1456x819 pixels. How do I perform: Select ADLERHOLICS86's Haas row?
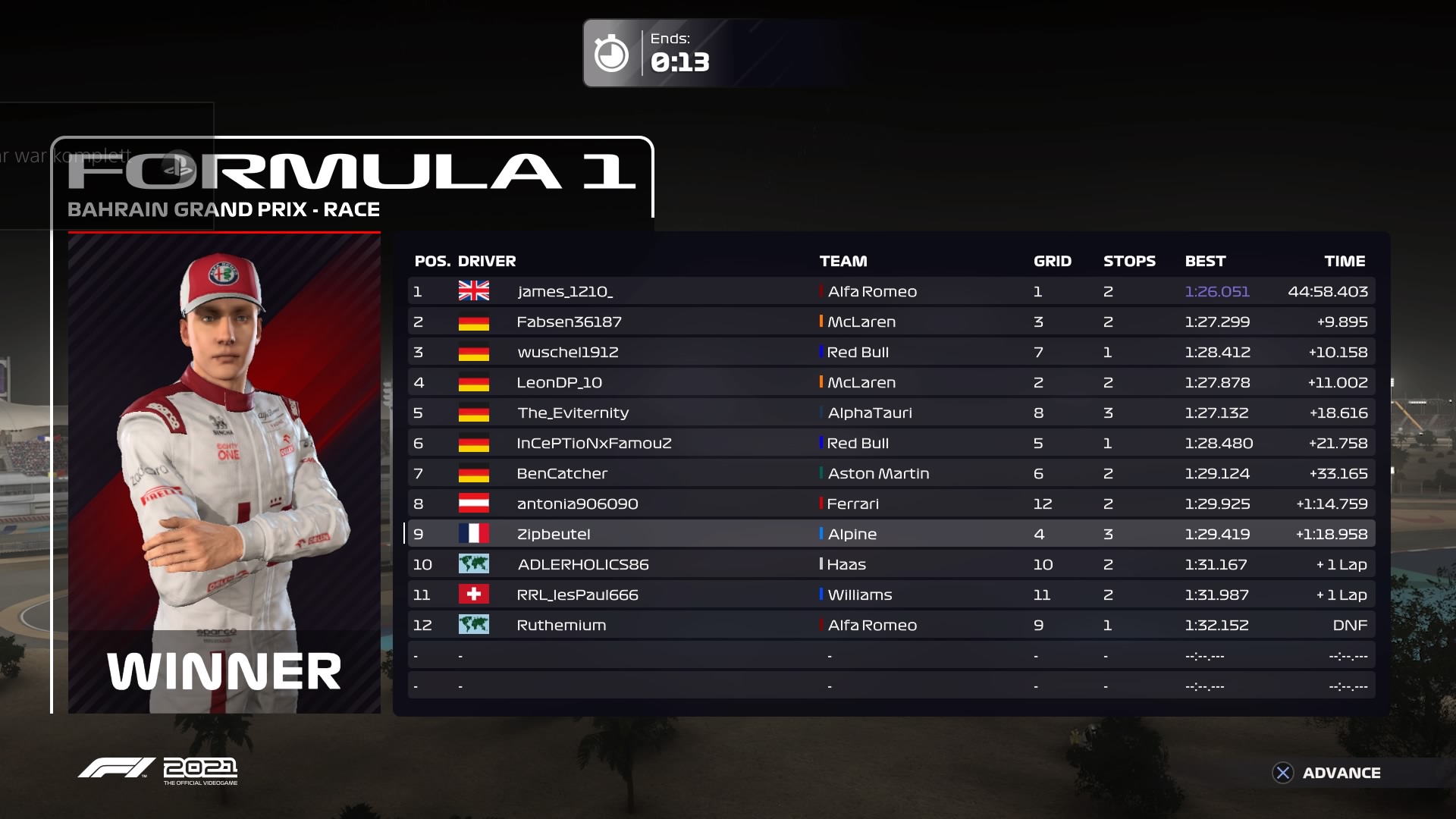(890, 564)
